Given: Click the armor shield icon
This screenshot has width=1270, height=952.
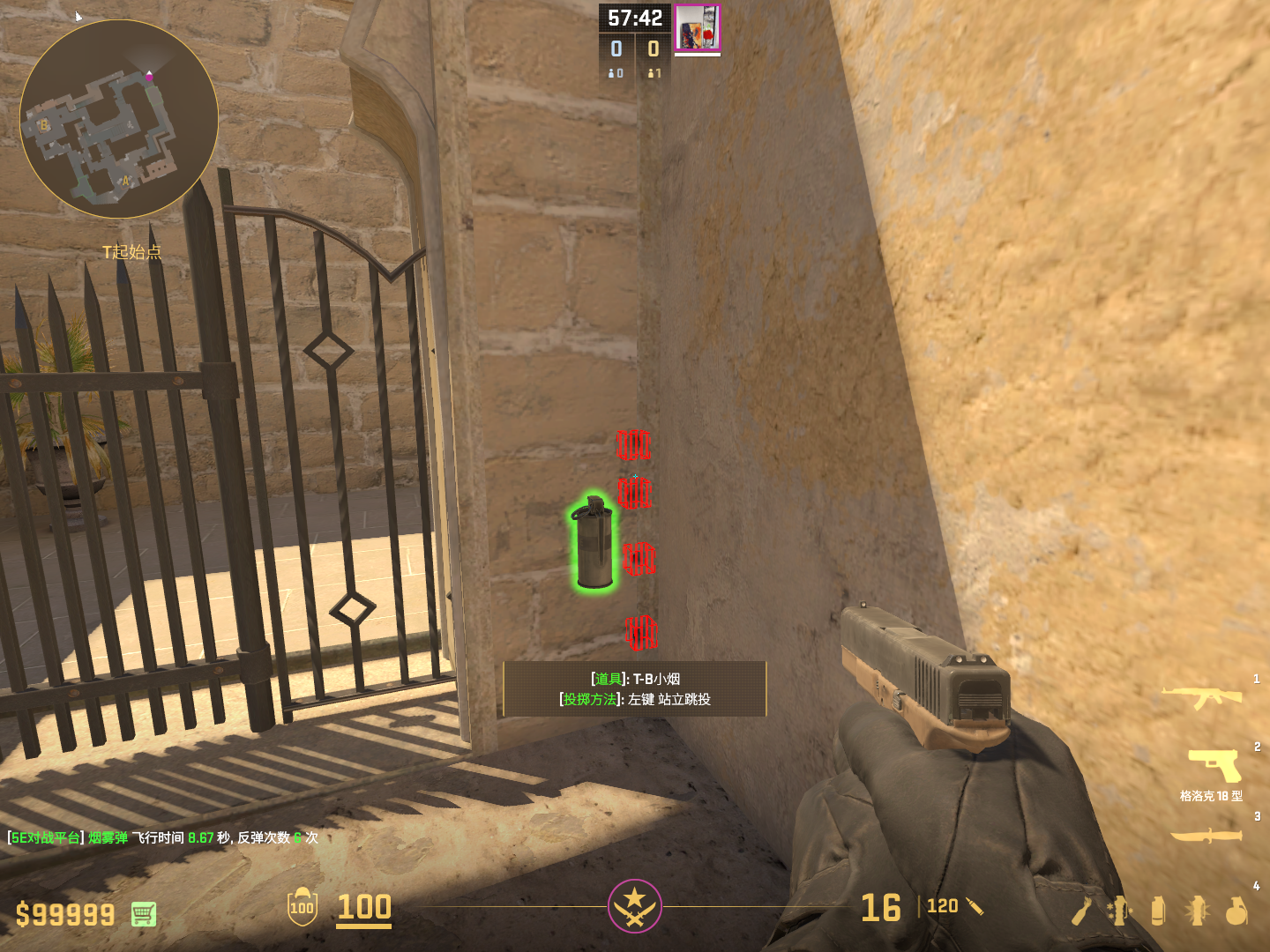Looking at the screenshot, I should coord(302,907).
